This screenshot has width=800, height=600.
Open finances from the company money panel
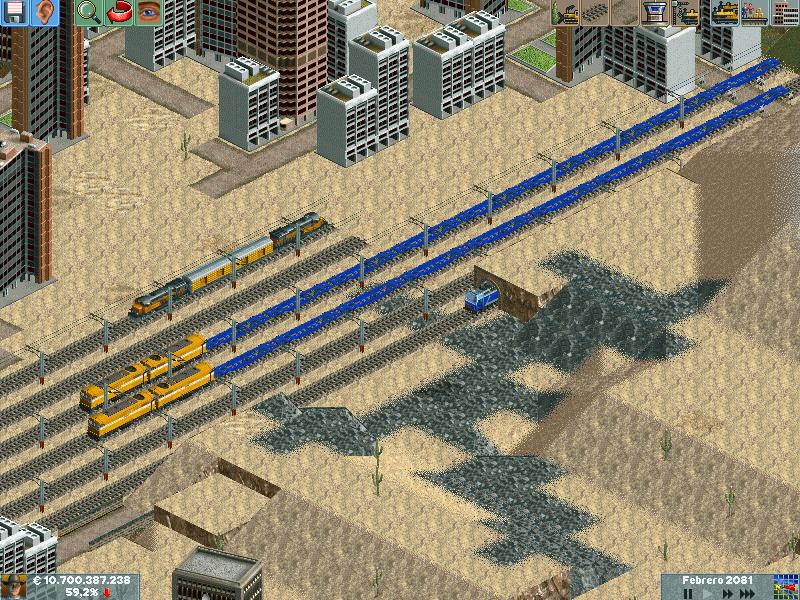pyautogui.click(x=80, y=580)
